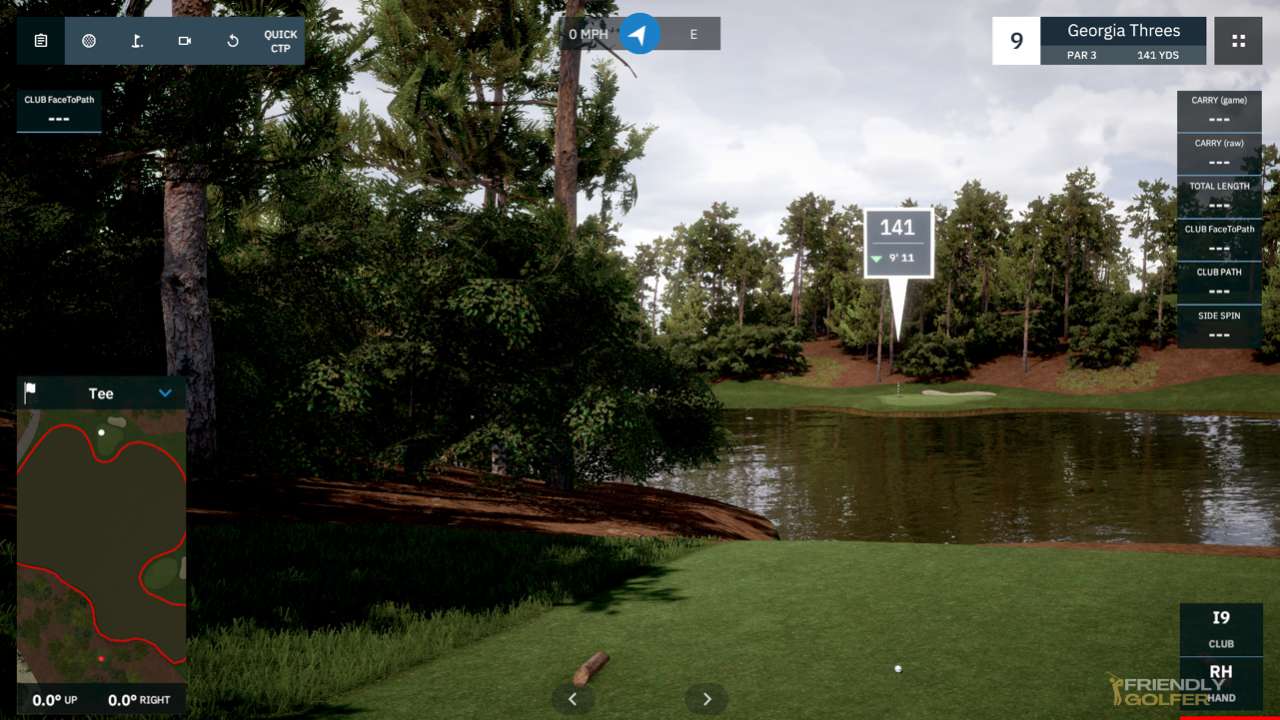1280x720 pixels.
Task: Advance with the right arrow button
Action: tap(707, 699)
